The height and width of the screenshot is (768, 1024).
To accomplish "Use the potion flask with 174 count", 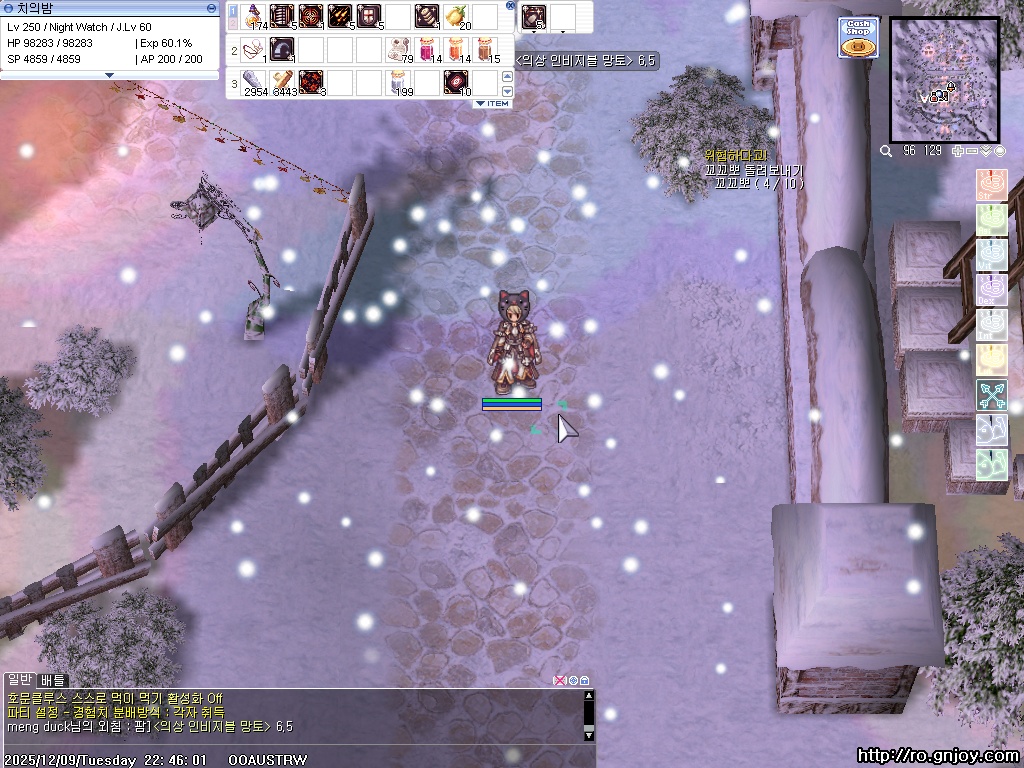I will (253, 17).
